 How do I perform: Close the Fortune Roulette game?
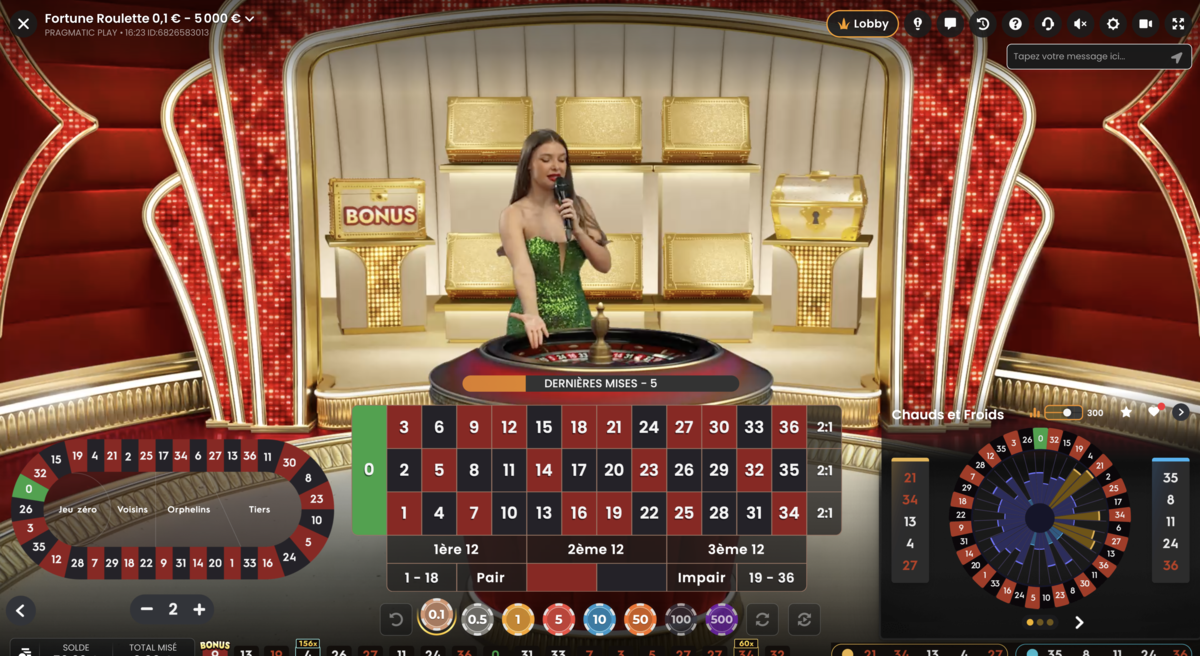point(23,24)
